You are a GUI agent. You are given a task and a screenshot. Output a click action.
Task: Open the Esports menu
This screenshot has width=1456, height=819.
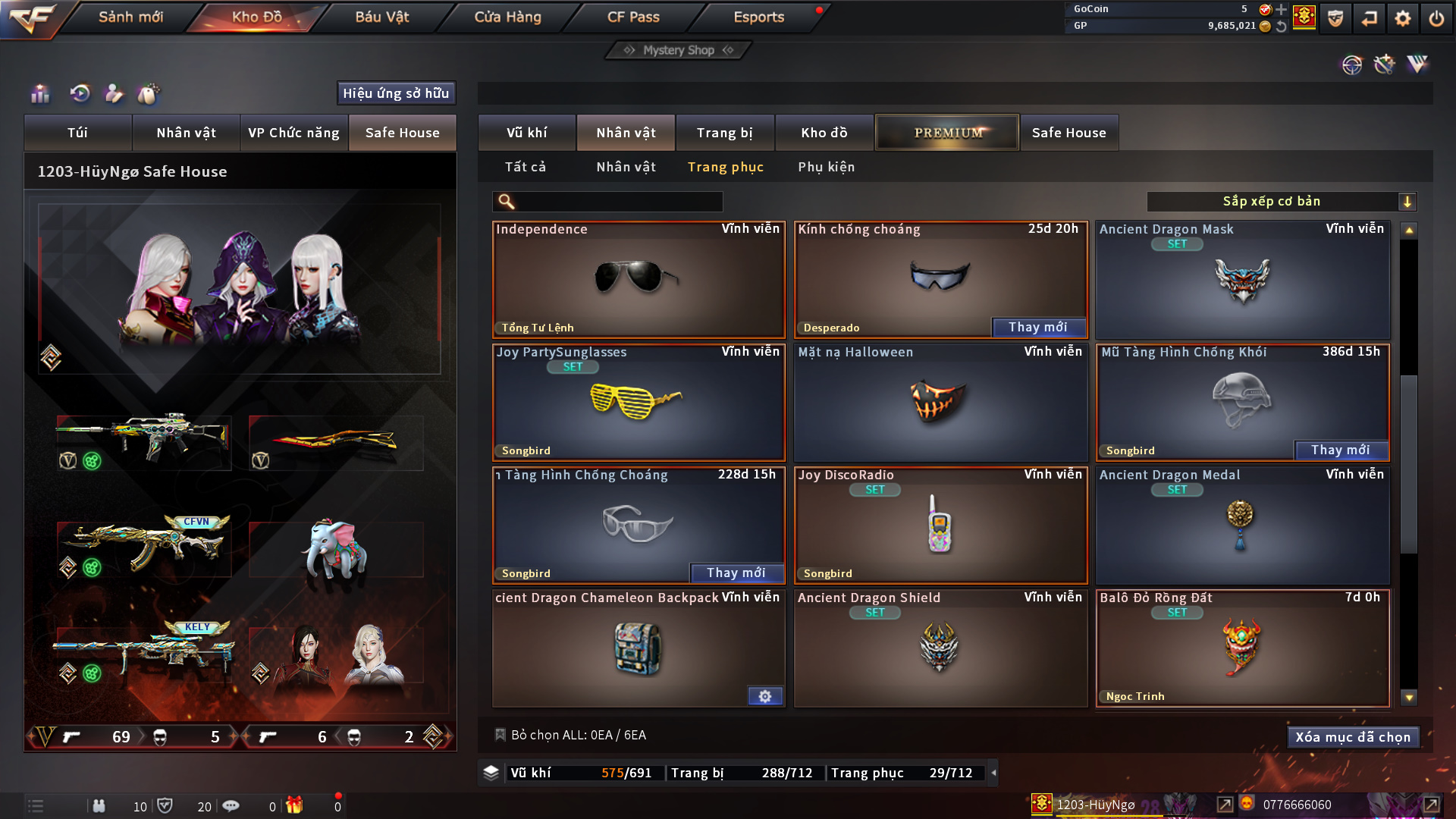758,17
